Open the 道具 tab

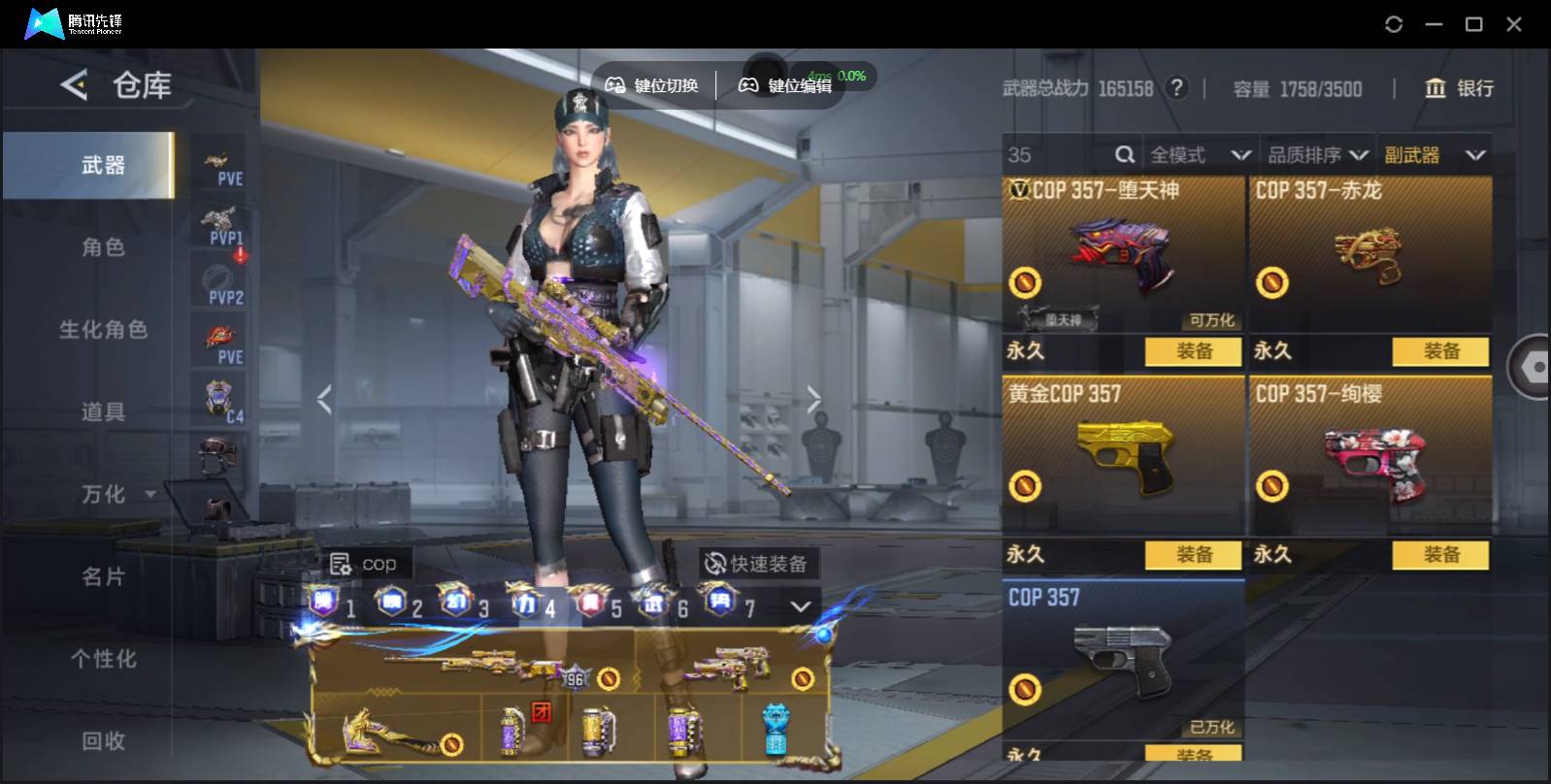[x=102, y=412]
